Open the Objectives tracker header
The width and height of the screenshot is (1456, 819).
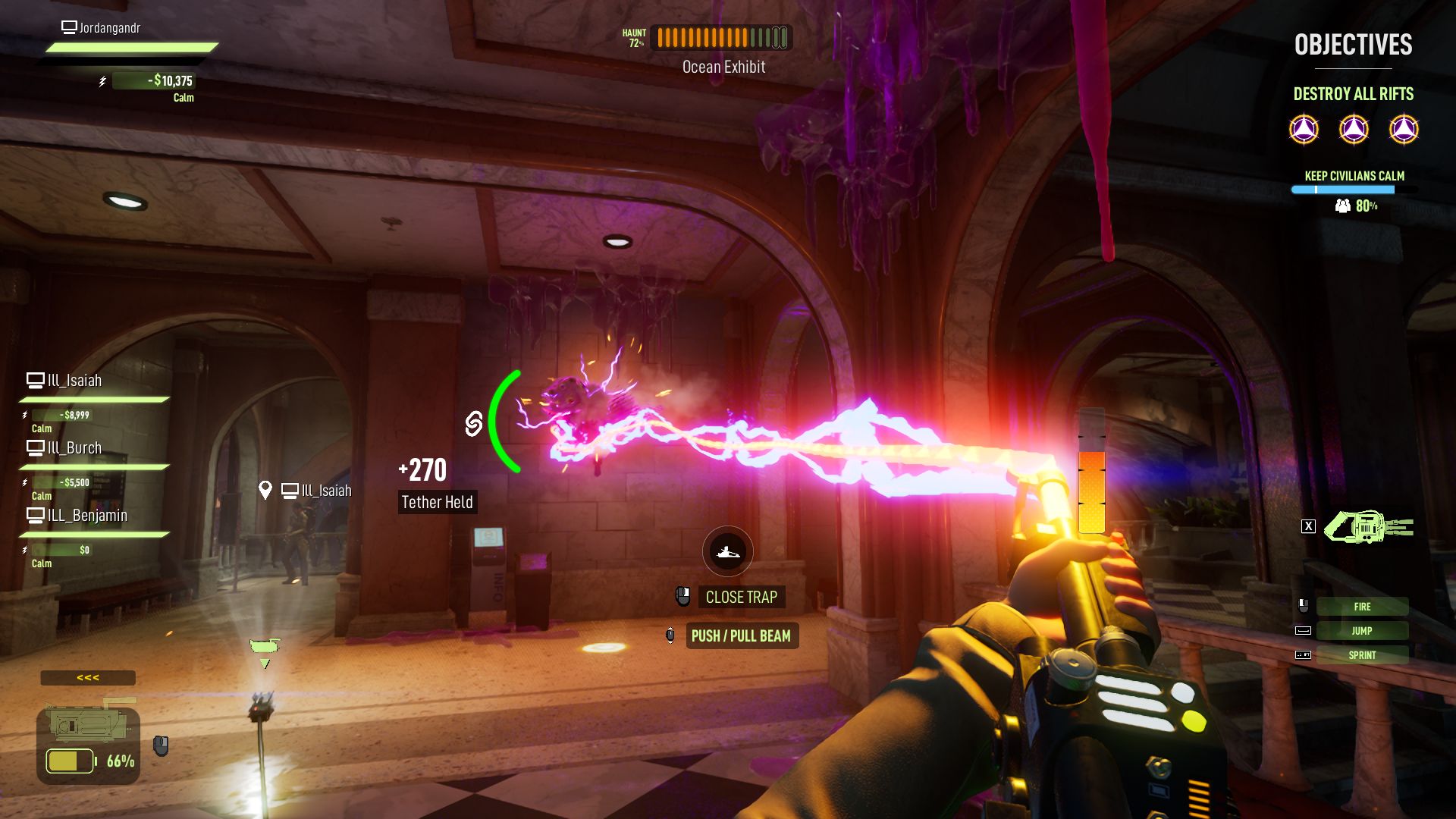[x=1353, y=45]
